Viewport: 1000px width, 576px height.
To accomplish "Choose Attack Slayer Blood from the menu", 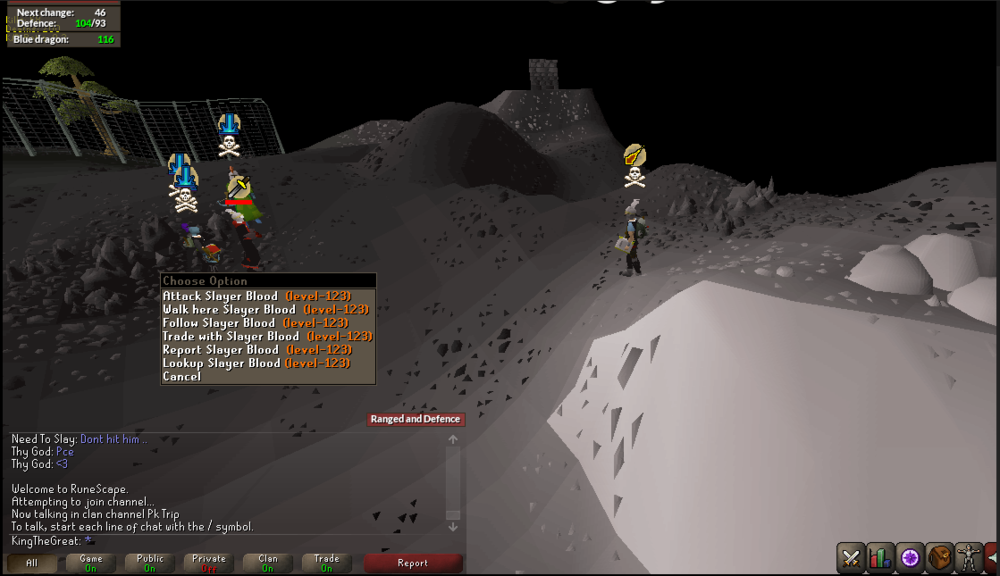I will coord(267,296).
